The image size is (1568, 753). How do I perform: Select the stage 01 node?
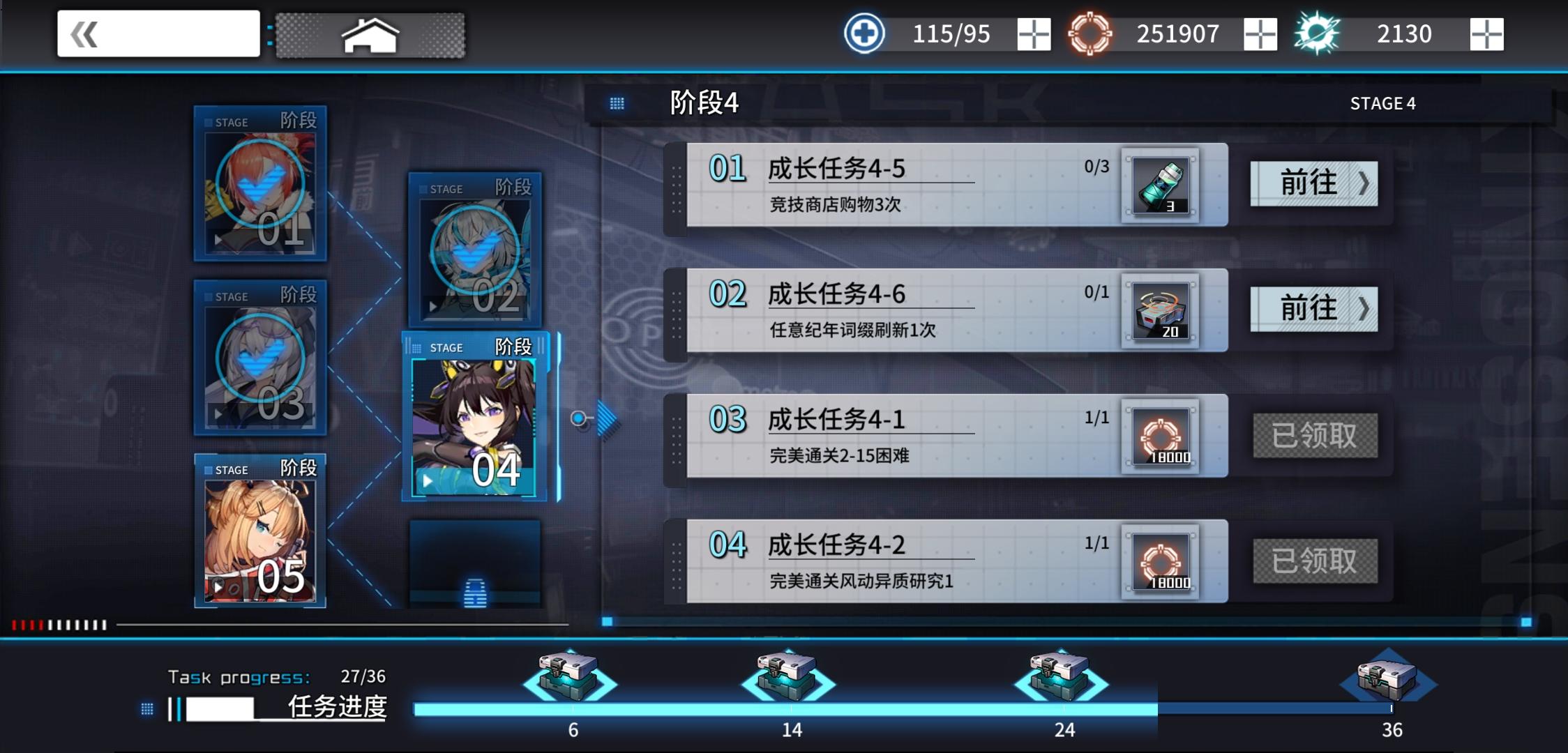click(259, 187)
